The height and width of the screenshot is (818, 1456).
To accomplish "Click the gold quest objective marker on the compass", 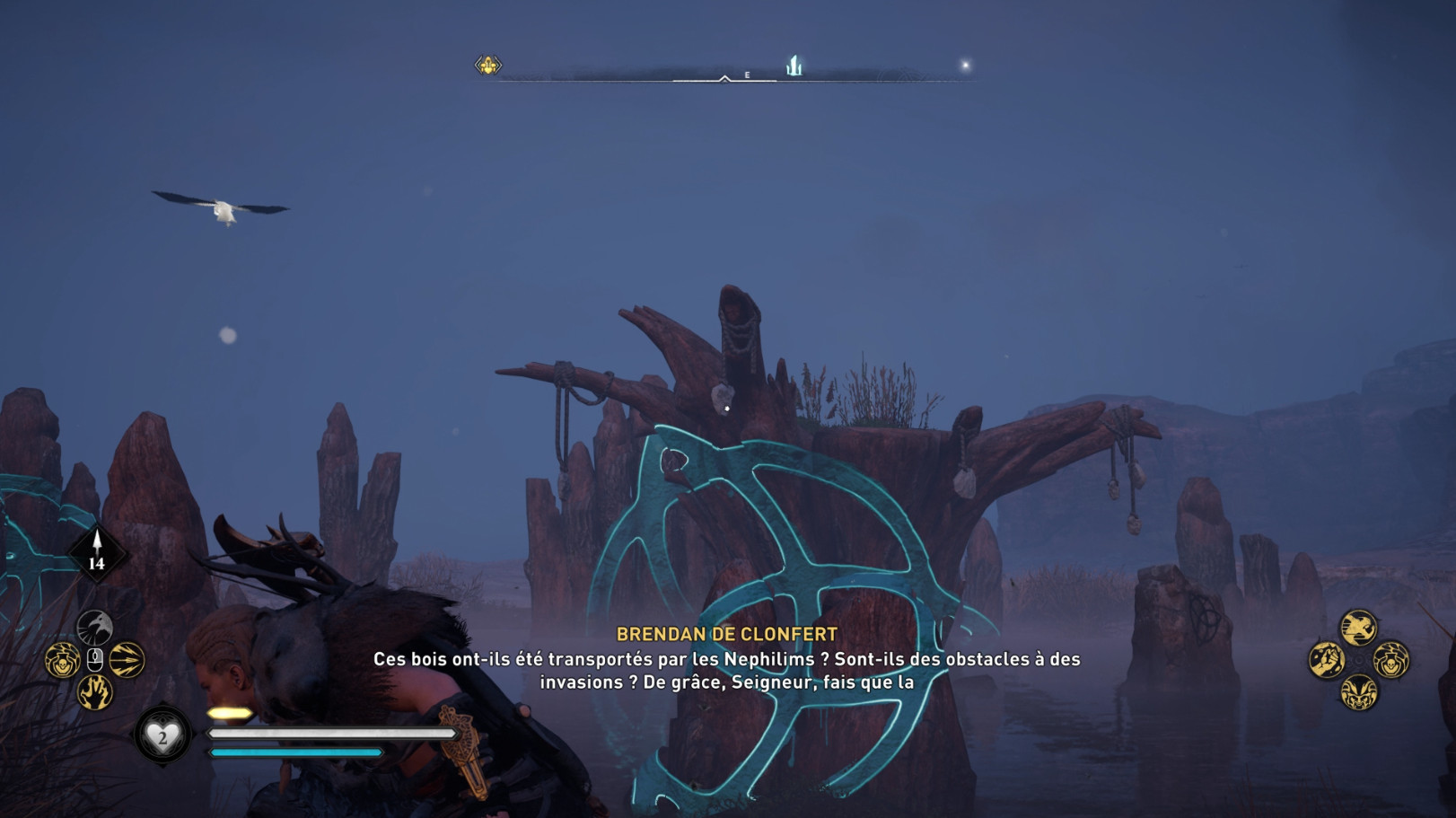I will pyautogui.click(x=486, y=66).
